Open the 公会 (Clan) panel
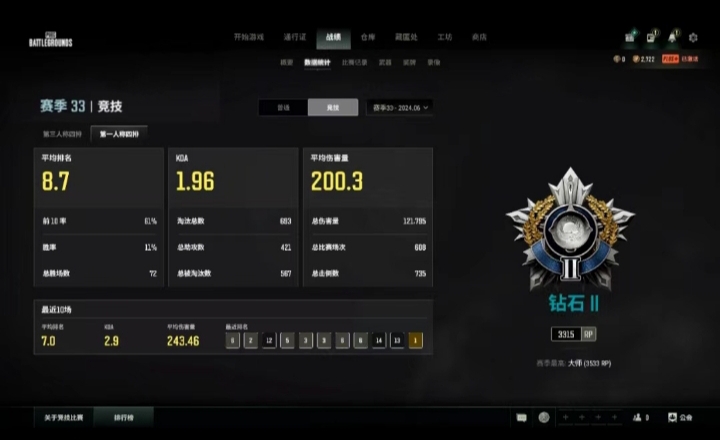Viewport: 720px width, 440px height. [680, 417]
